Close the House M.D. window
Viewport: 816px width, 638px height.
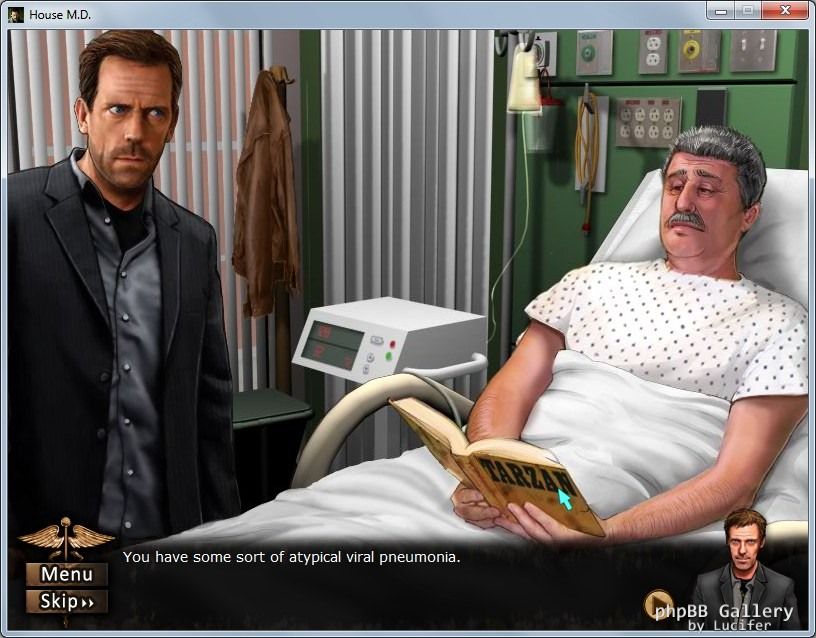point(783,11)
